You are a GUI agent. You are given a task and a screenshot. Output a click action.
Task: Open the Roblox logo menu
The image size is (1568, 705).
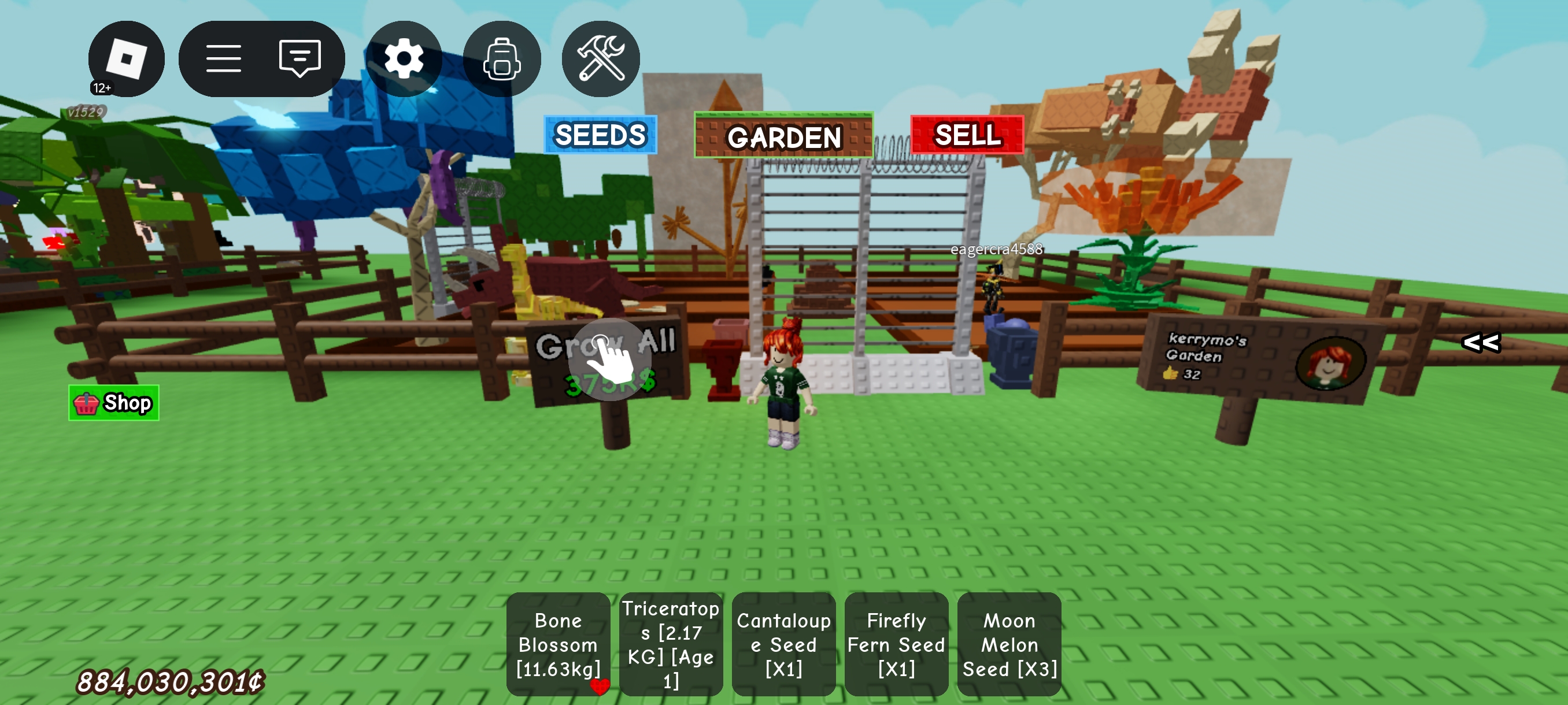(126, 59)
